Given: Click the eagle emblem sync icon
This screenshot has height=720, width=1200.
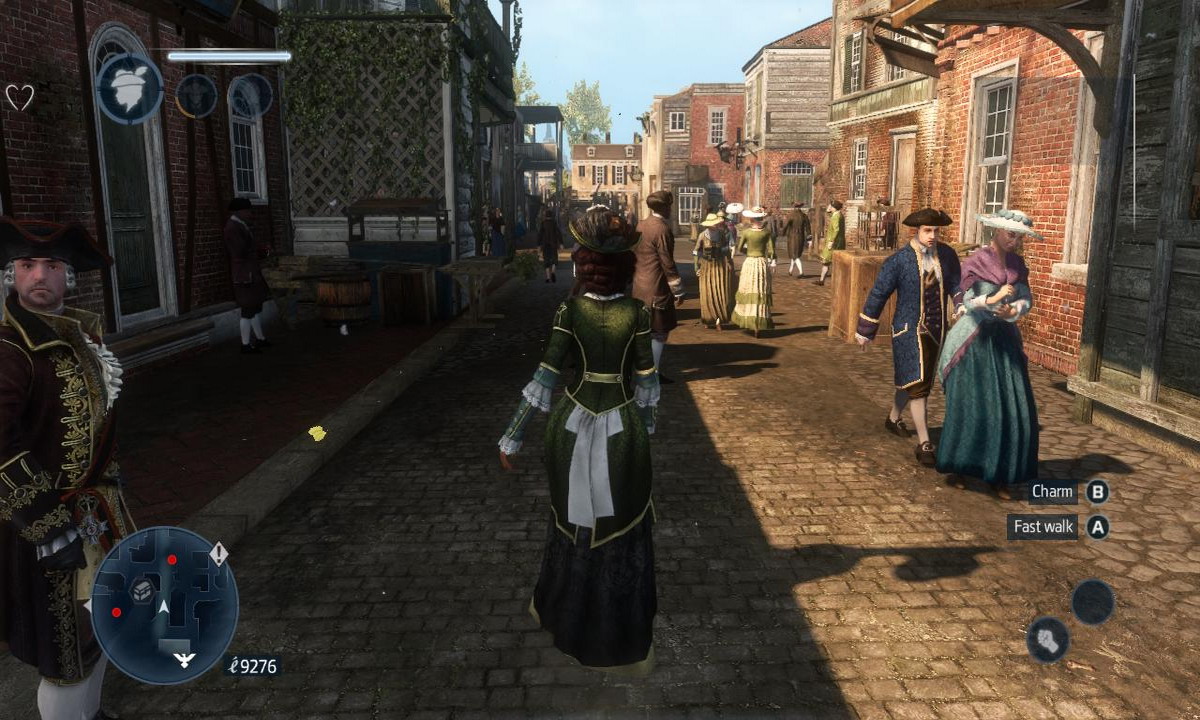Looking at the screenshot, I should click(130, 89).
